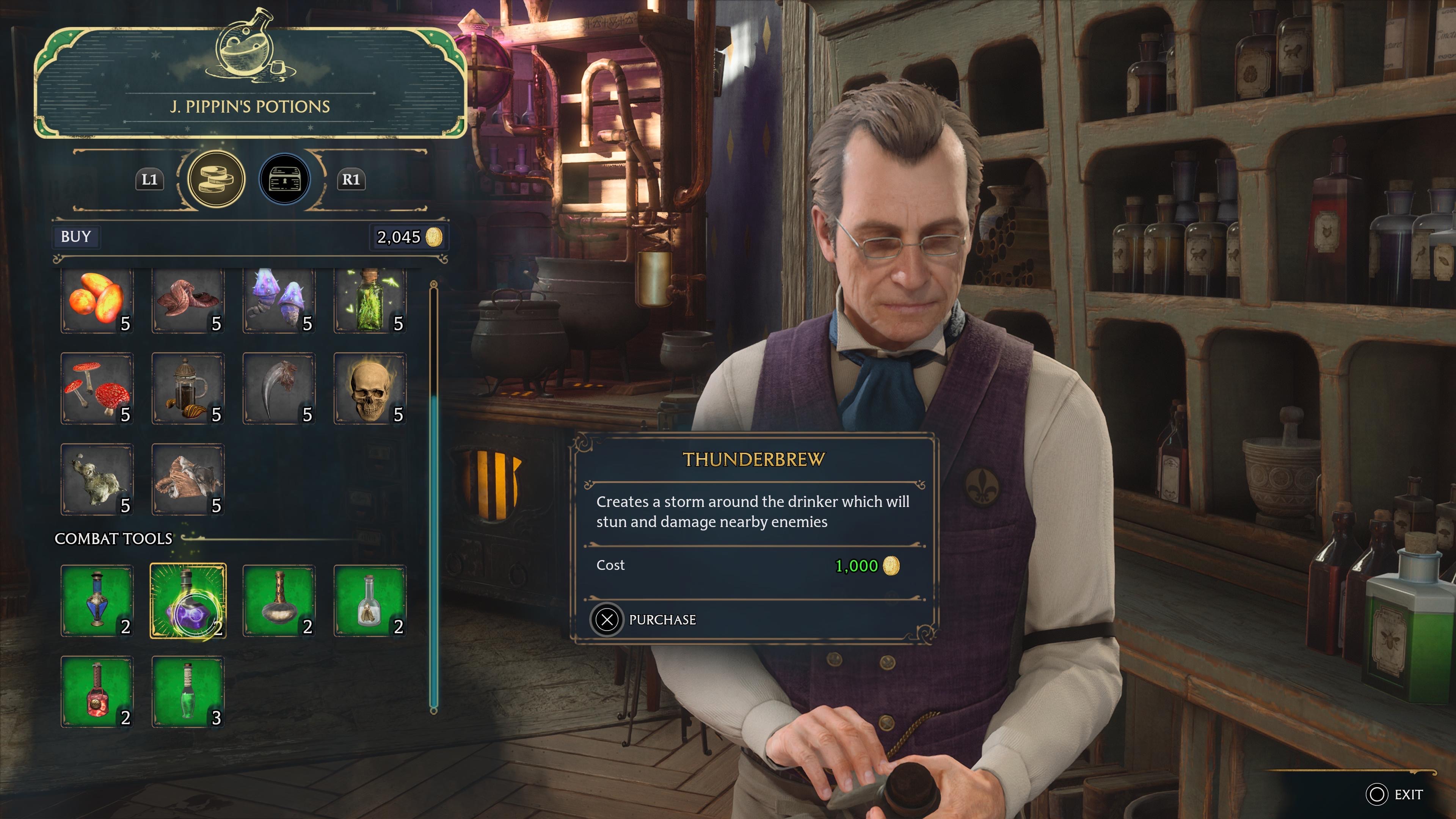Screen dimensions: 1456x819
Task: Select the blue potion combat tool
Action: (97, 601)
